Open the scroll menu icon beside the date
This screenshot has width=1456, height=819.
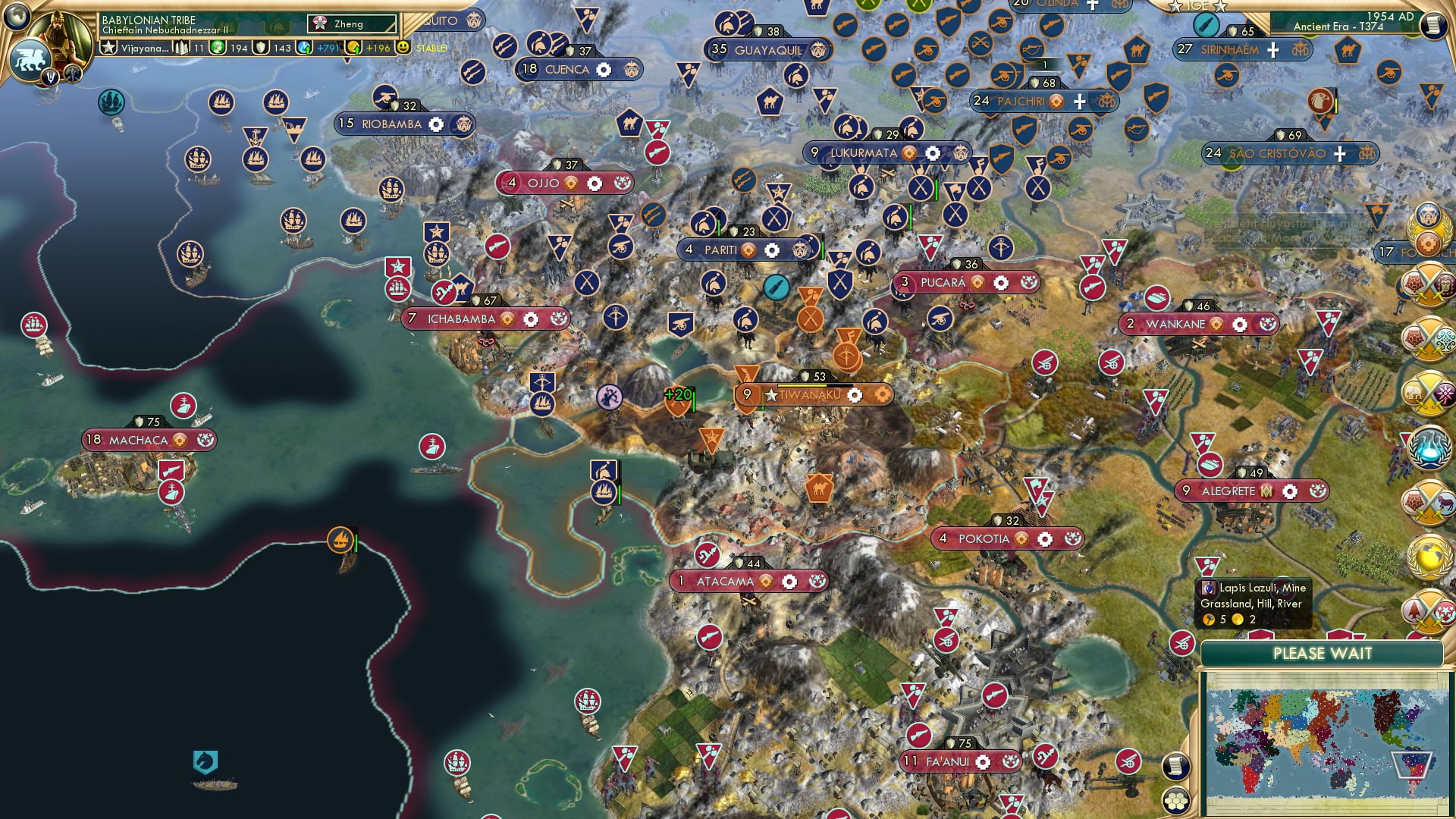coord(1432,27)
